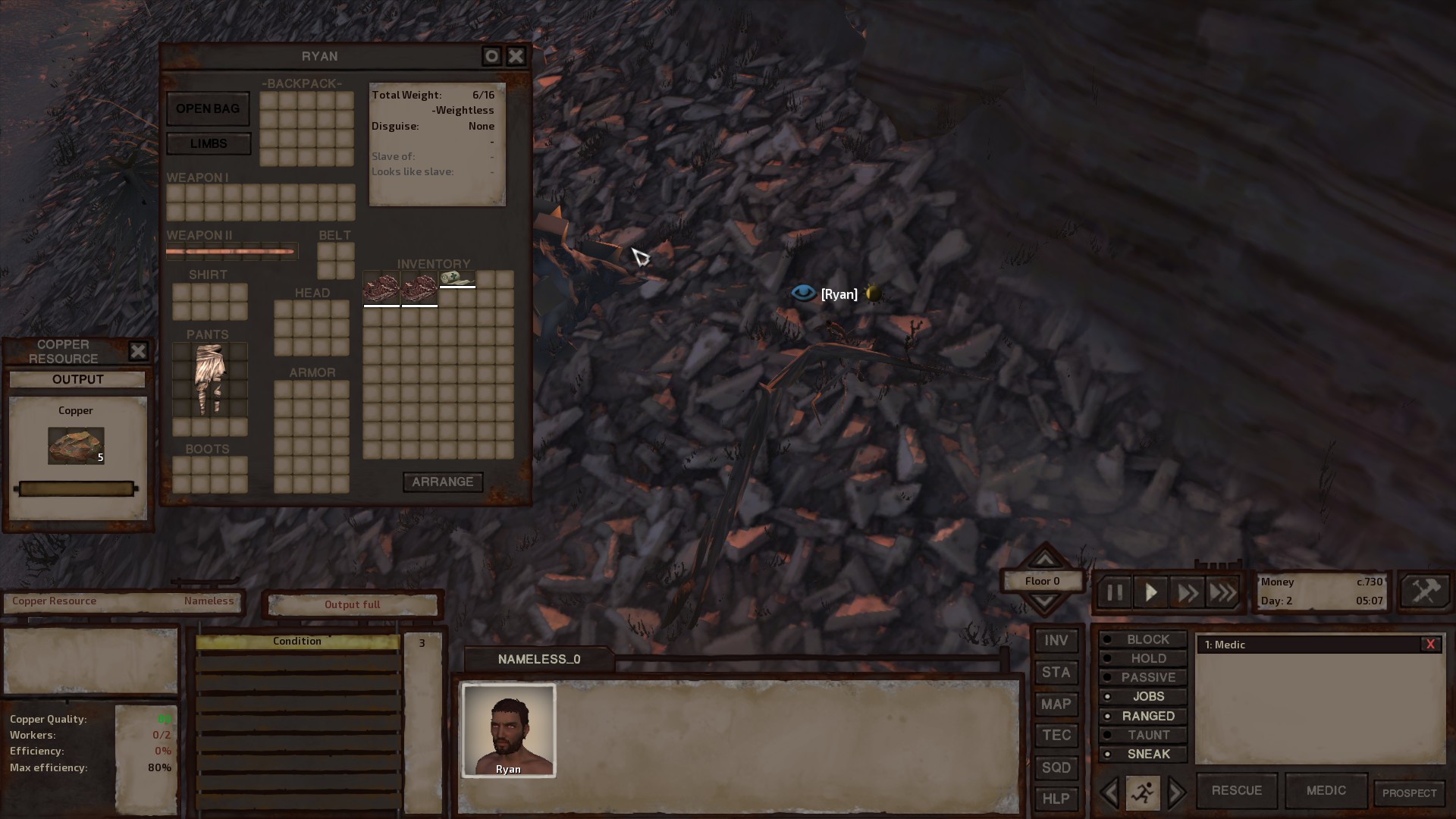Click the RESCUE button
The width and height of the screenshot is (1456, 819).
(x=1236, y=790)
